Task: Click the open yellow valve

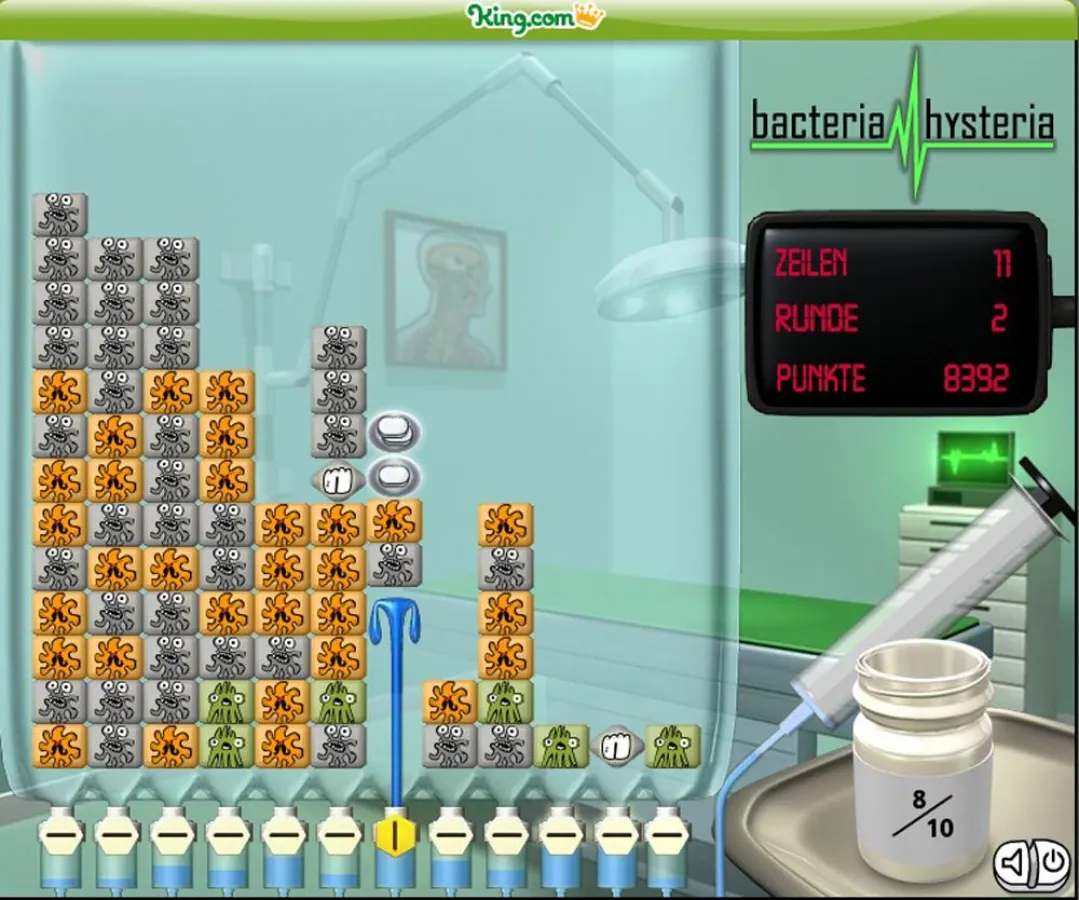Action: pos(395,835)
